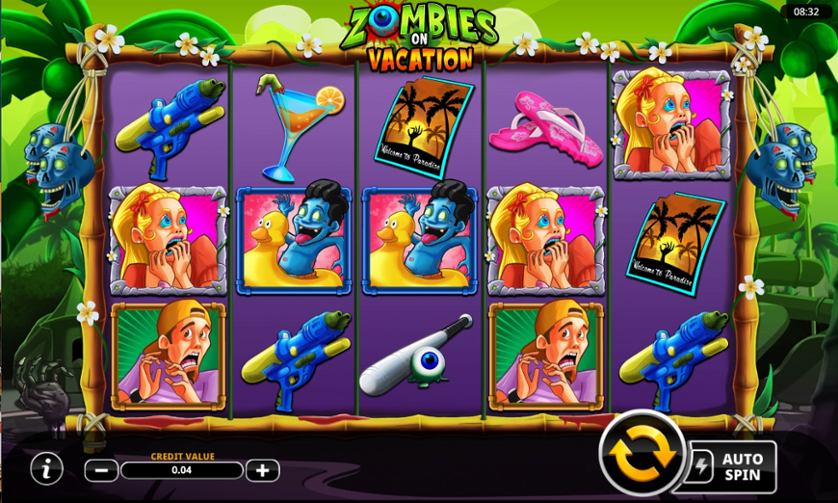Open the game info panel
This screenshot has width=838, height=503.
tap(43, 466)
